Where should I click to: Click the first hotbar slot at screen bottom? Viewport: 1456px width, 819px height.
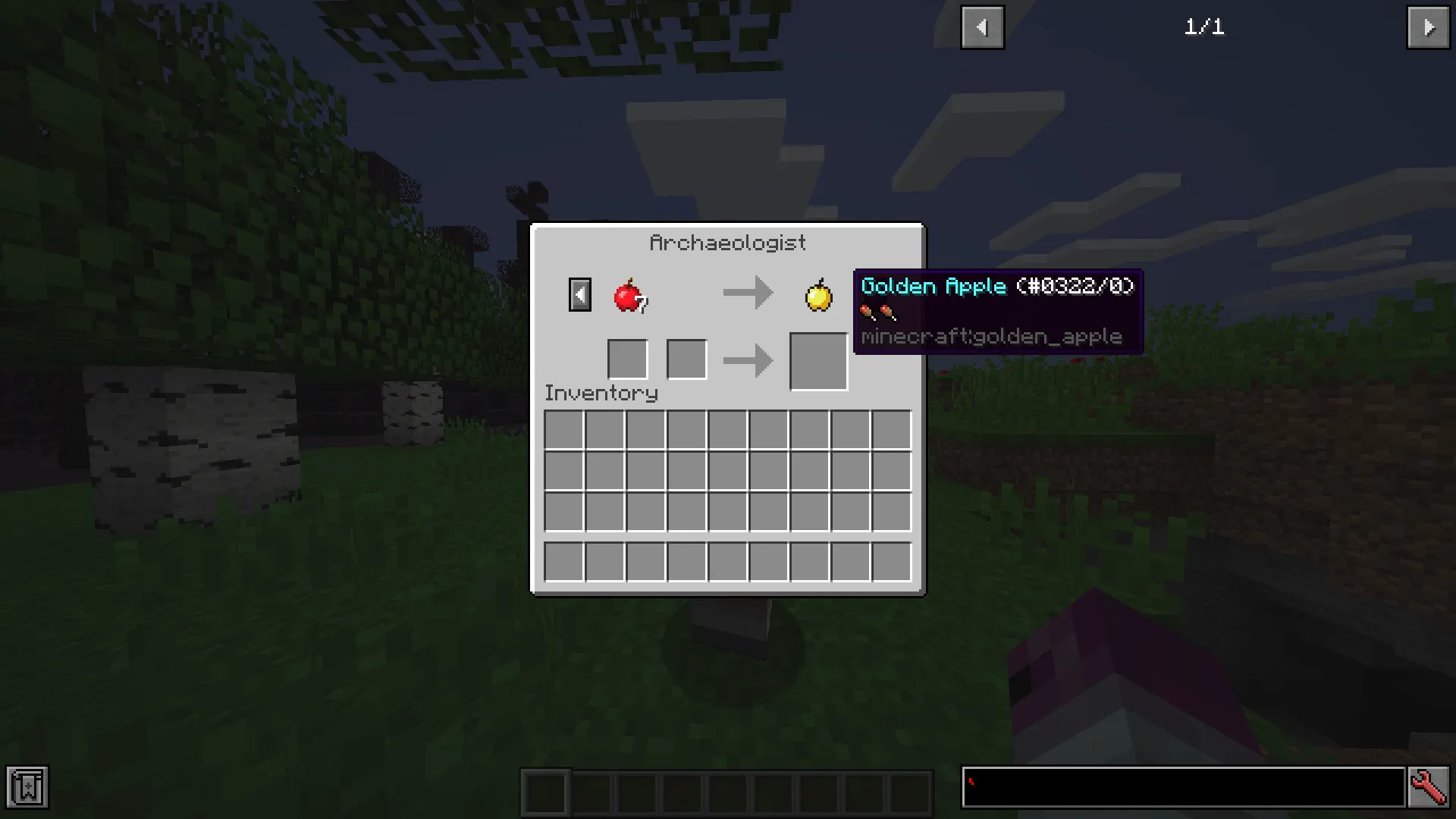(544, 791)
